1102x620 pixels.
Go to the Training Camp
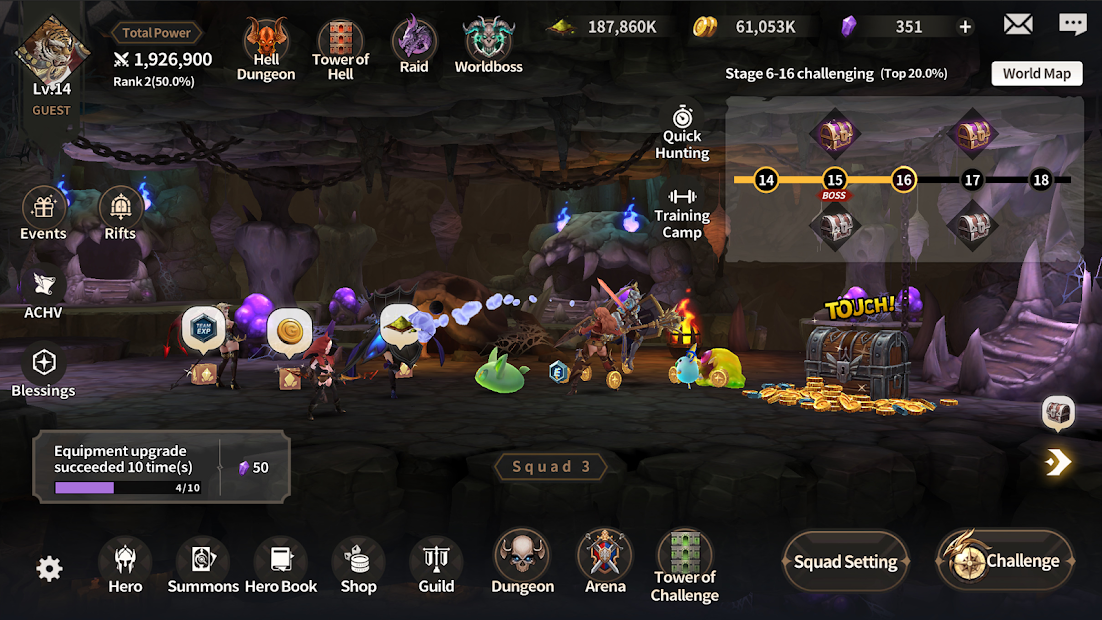[x=682, y=212]
